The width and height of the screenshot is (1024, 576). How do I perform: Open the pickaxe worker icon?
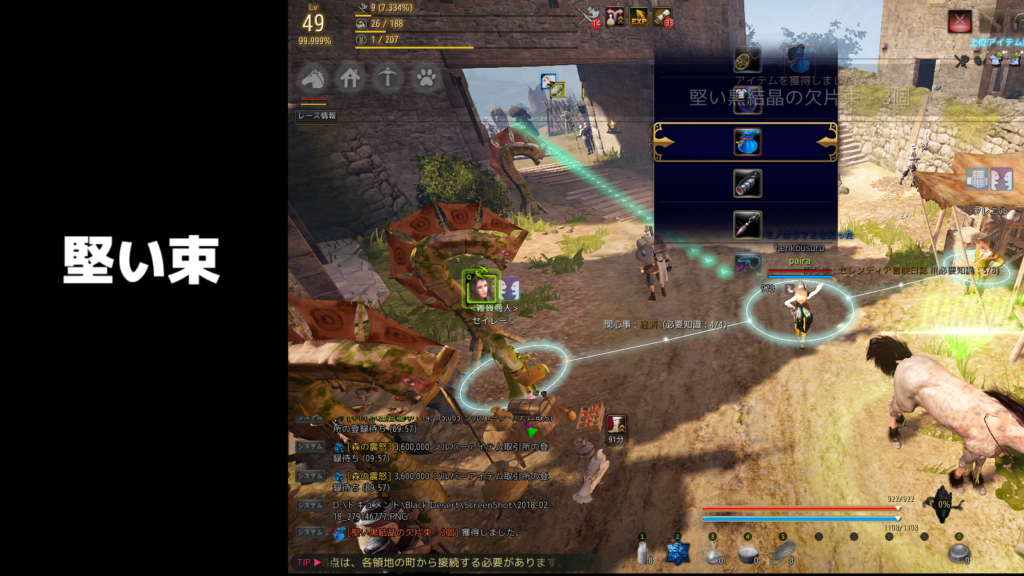pyautogui.click(x=388, y=78)
